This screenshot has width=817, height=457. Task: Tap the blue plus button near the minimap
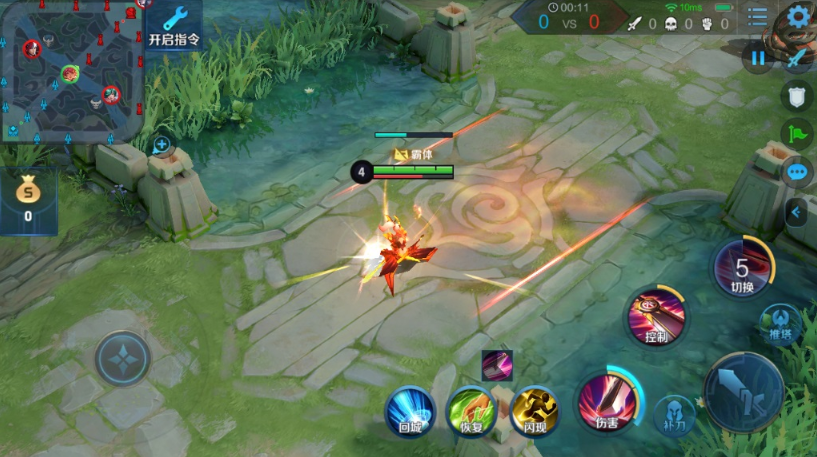tap(162, 145)
